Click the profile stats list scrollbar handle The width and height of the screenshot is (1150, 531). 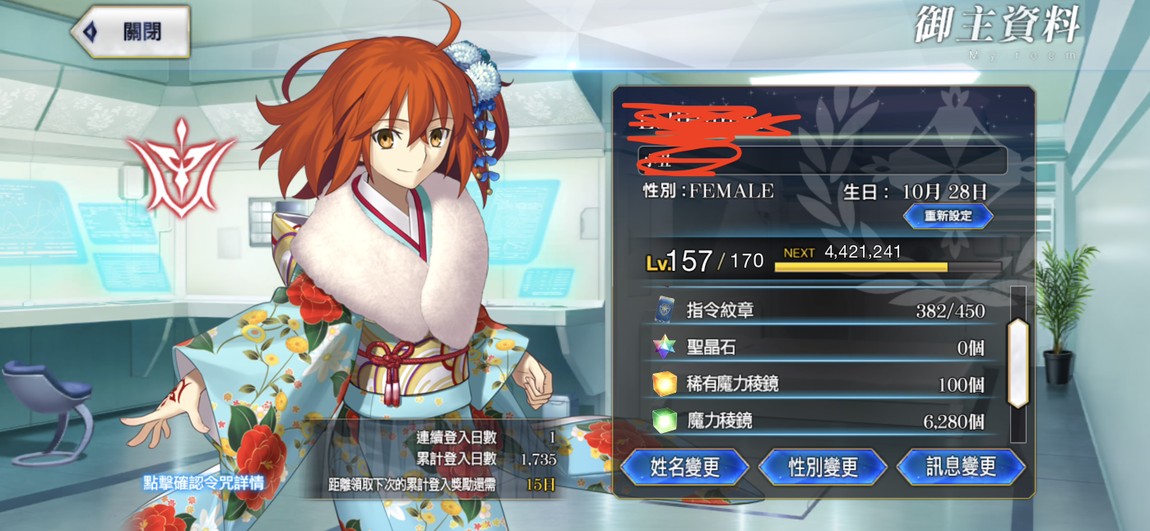[x=1017, y=363]
